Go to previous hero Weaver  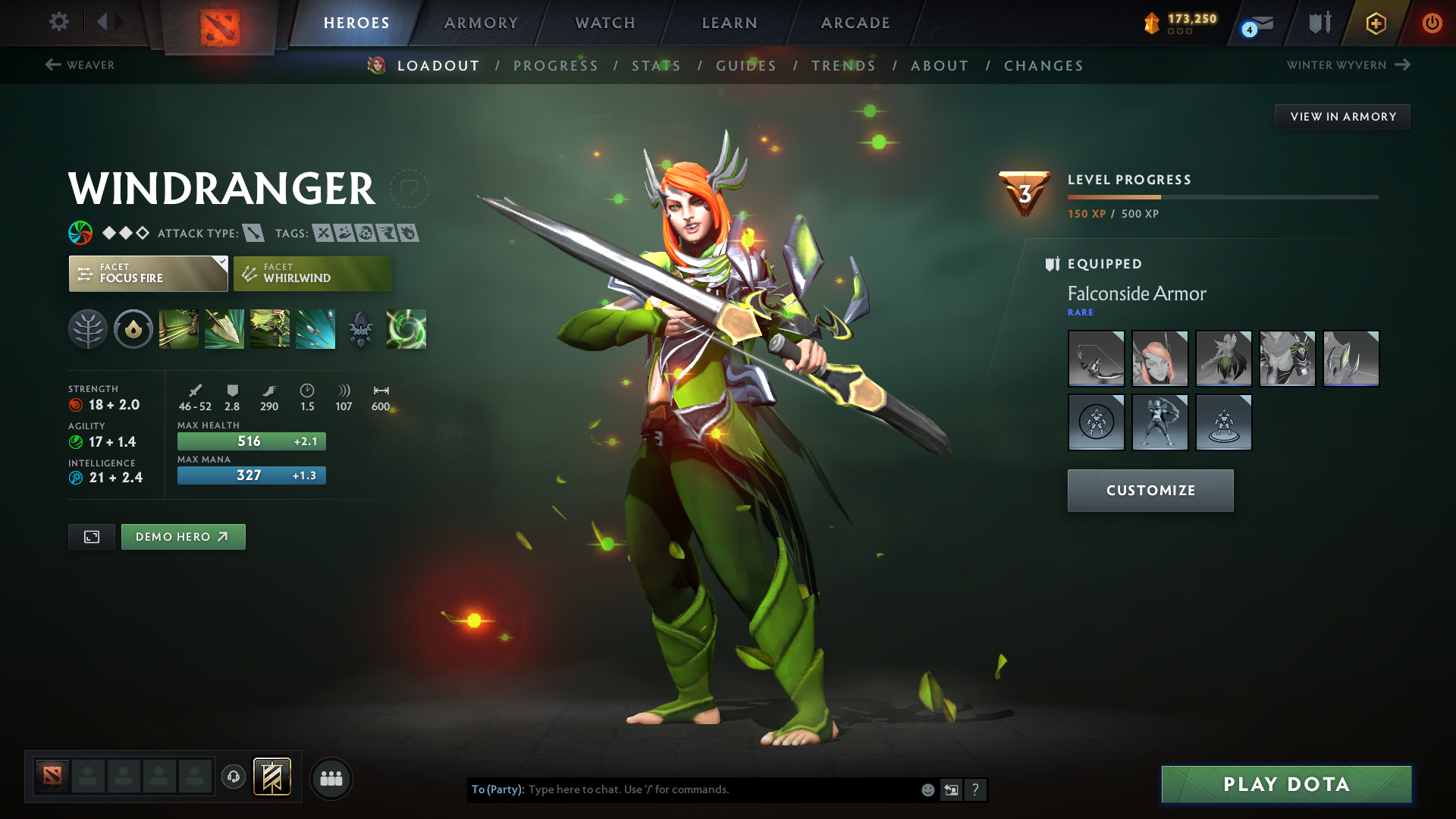point(80,65)
